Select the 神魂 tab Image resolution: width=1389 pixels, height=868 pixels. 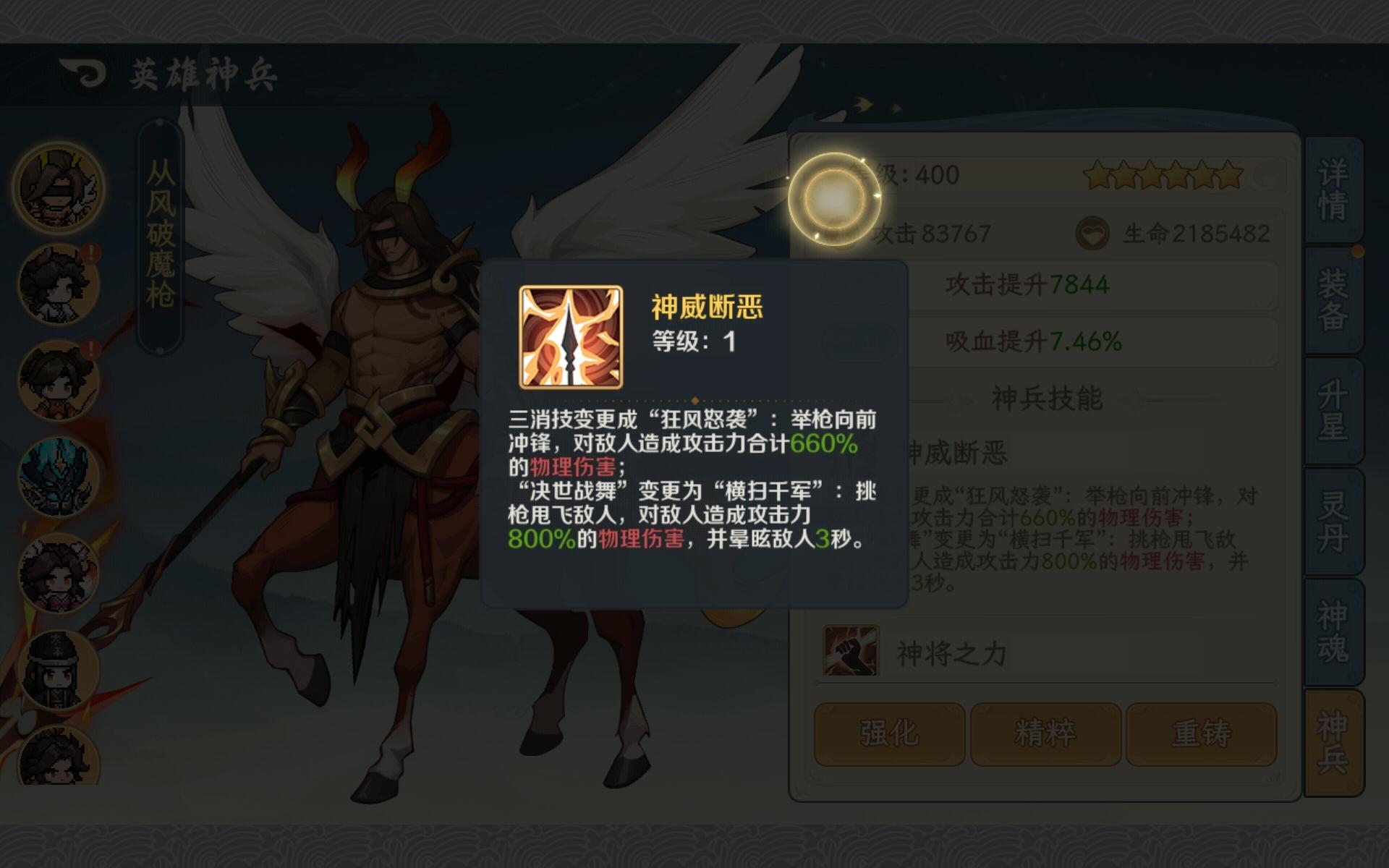tap(1333, 633)
